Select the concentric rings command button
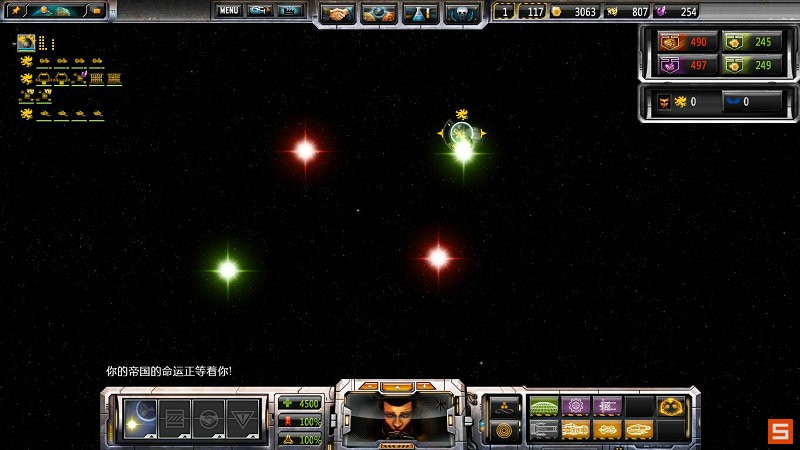 (503, 430)
